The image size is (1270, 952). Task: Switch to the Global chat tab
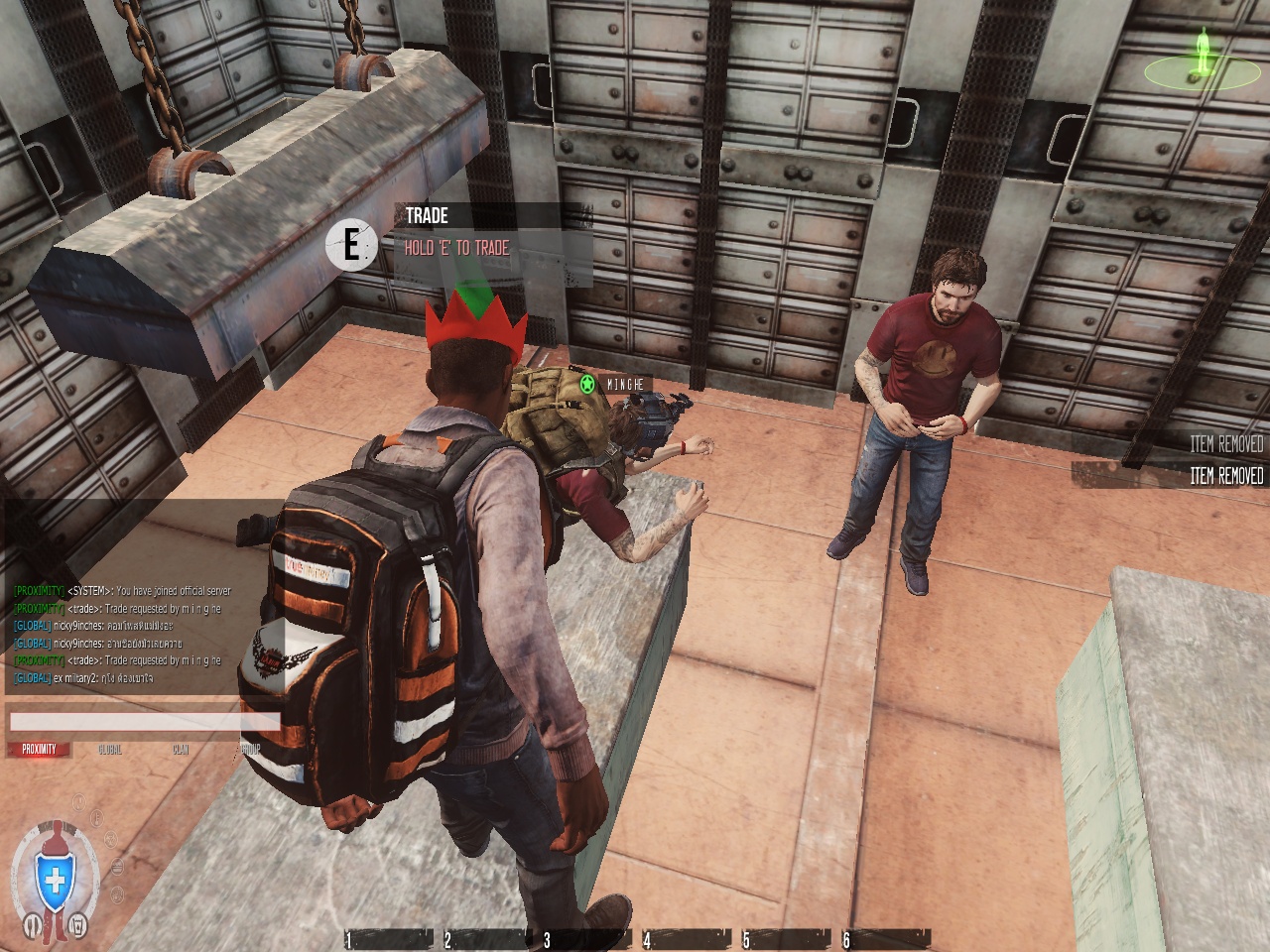coord(110,750)
